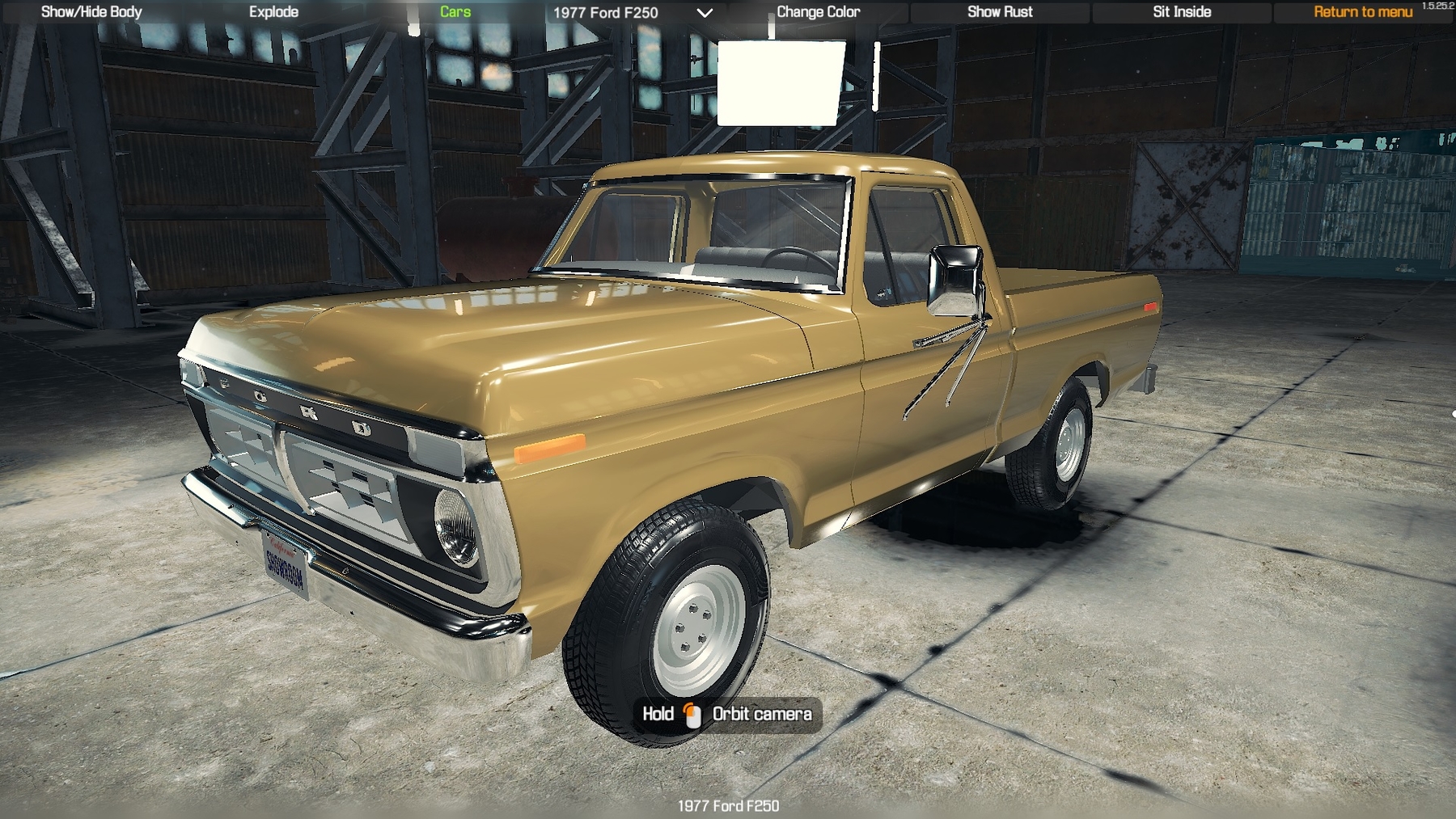Switch to the Cars tab

coord(455,12)
